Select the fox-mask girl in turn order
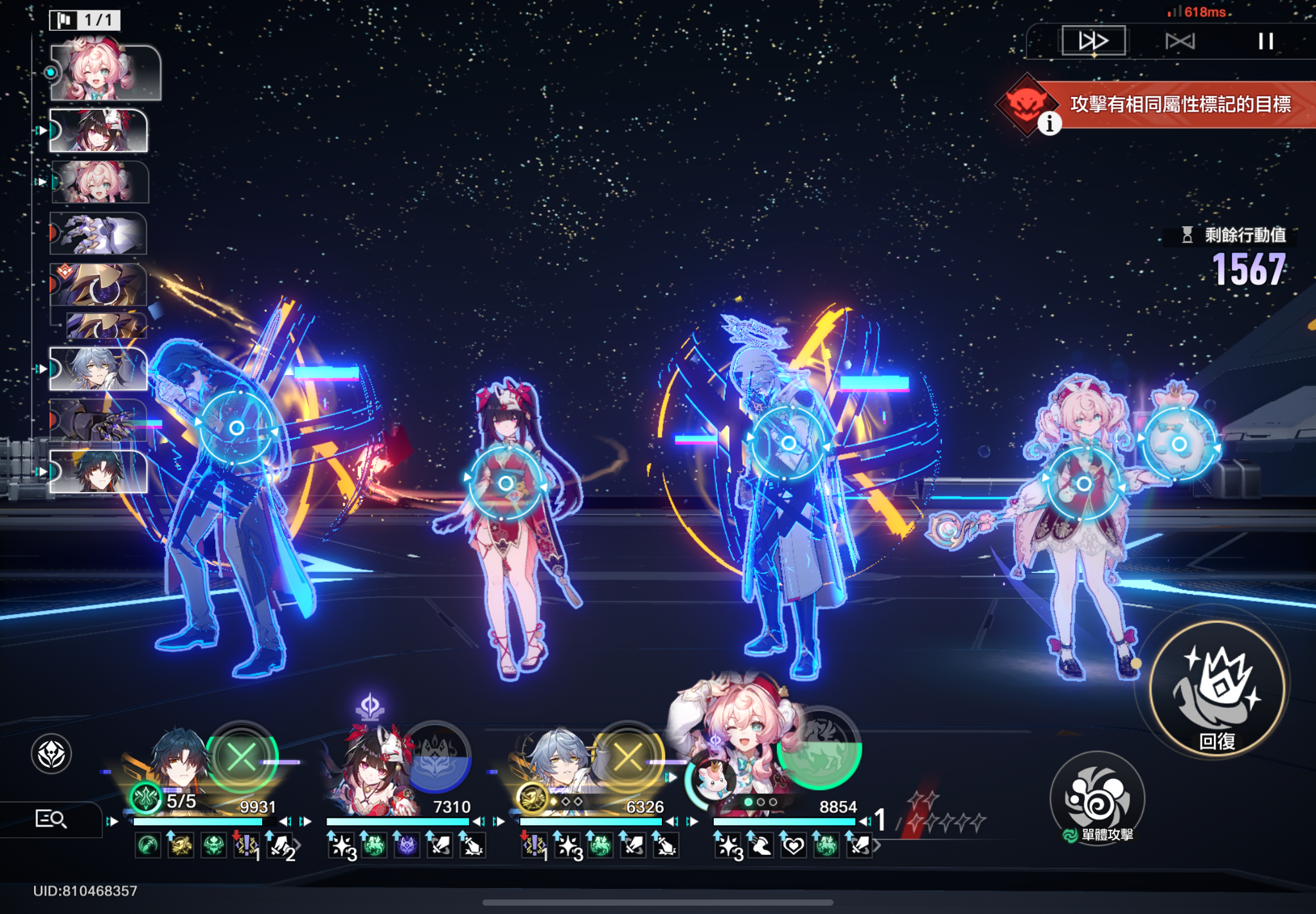Screen dimensions: 1316x914 98,130
